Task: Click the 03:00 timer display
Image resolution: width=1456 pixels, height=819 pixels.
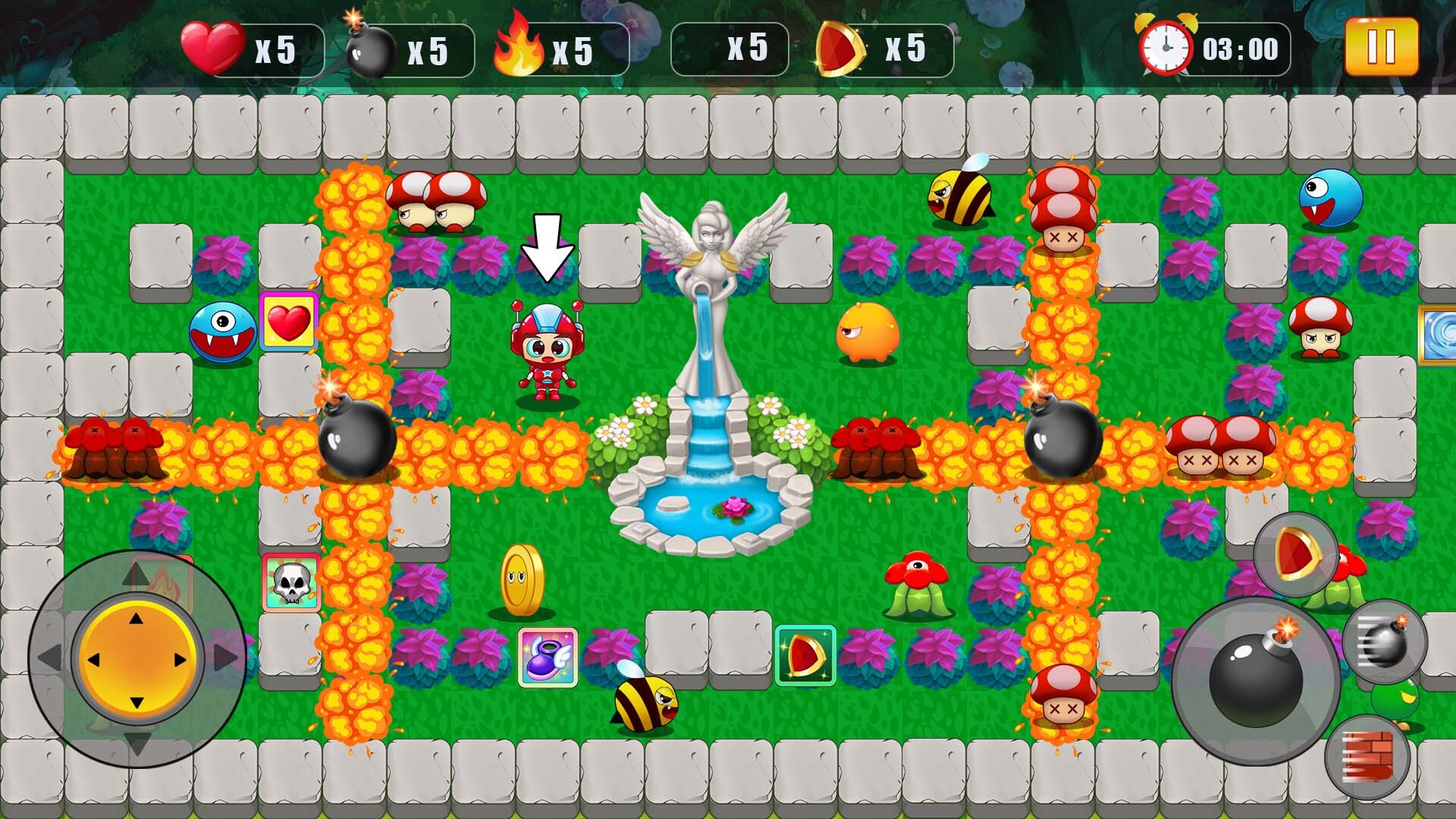Action: 1239,47
